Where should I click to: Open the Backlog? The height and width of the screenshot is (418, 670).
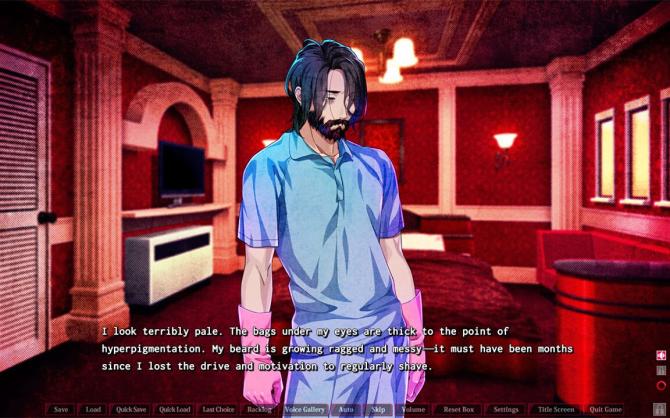click(259, 409)
